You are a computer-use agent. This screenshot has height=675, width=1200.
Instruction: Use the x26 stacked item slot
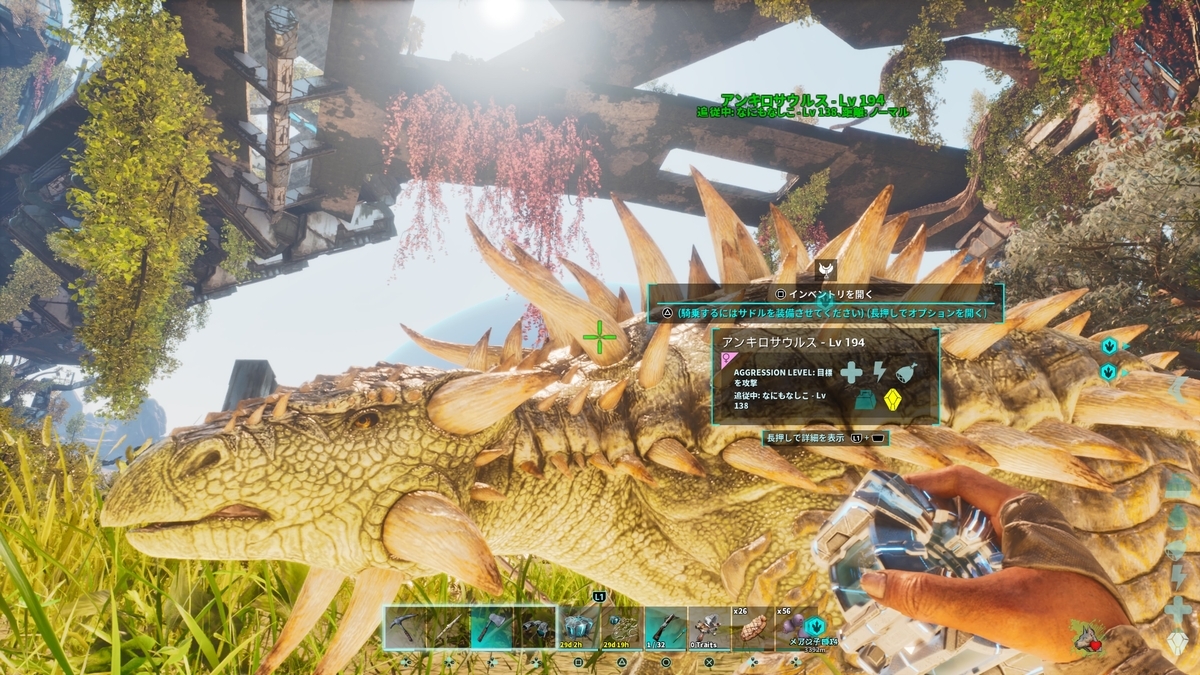tap(752, 627)
